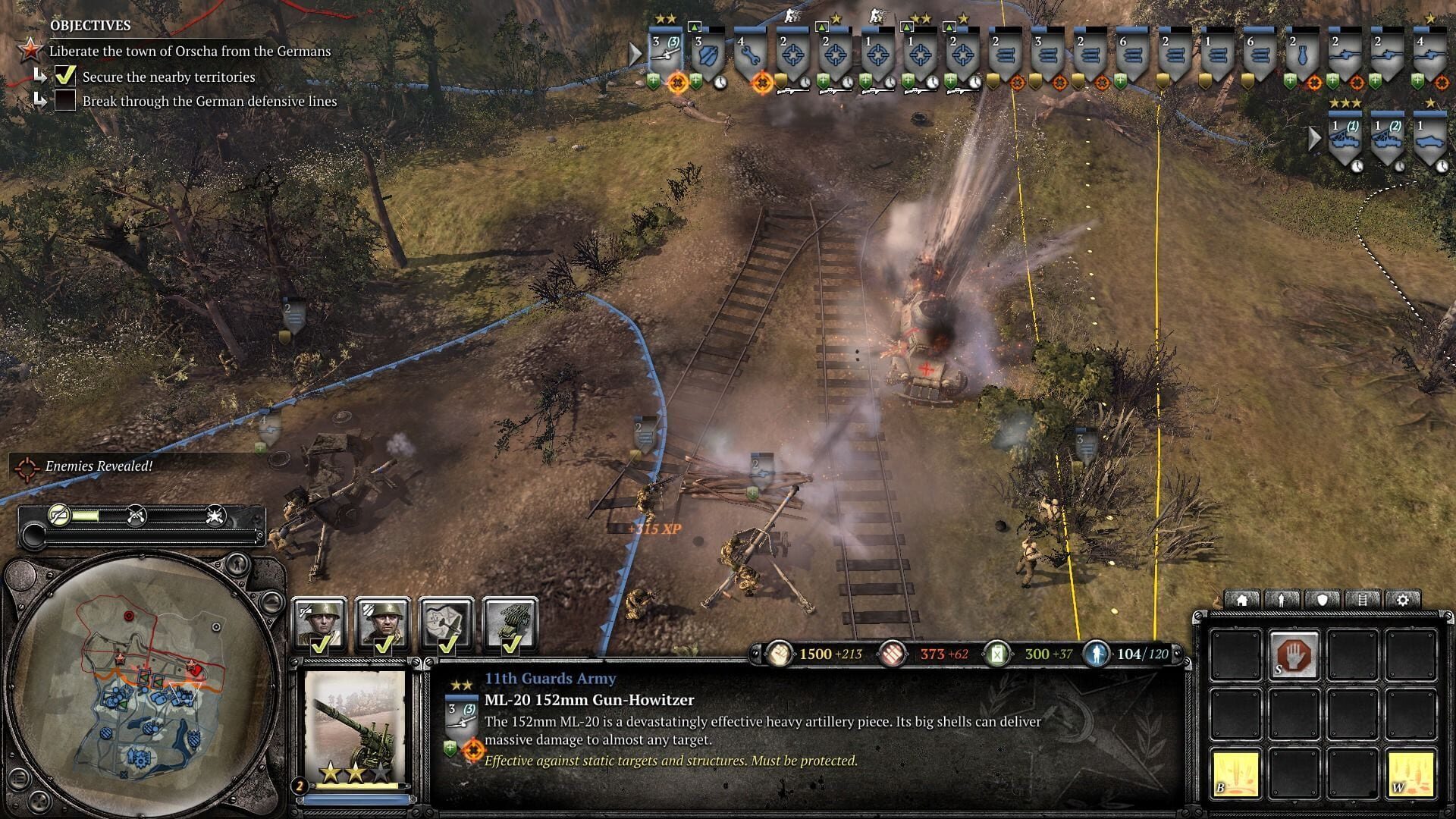Select the bomb icon unit badge
The width and height of the screenshot is (1456, 819).
click(1303, 55)
